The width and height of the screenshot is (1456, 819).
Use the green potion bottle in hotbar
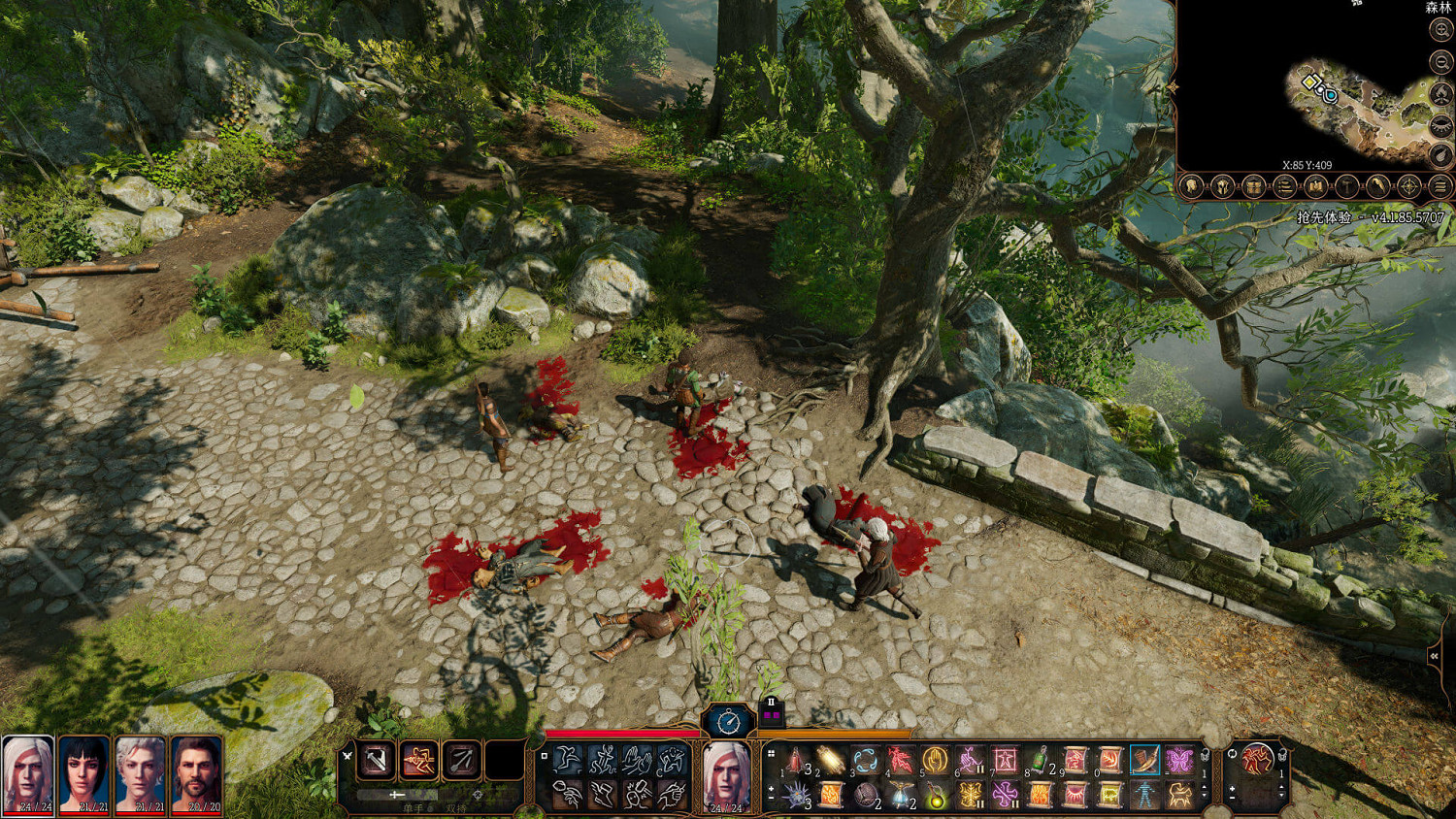[x=1040, y=760]
